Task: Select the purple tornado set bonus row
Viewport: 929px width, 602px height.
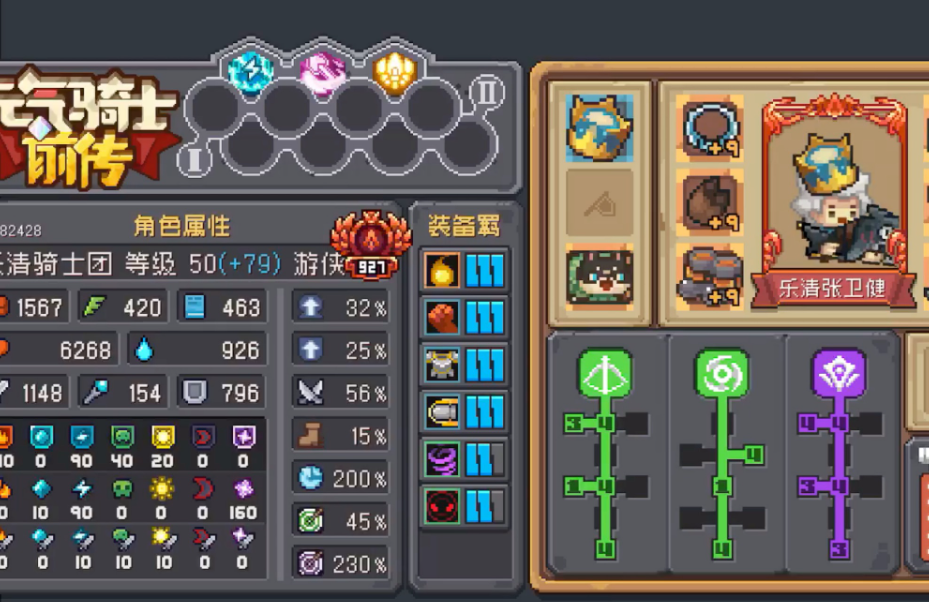Action: tap(465, 459)
